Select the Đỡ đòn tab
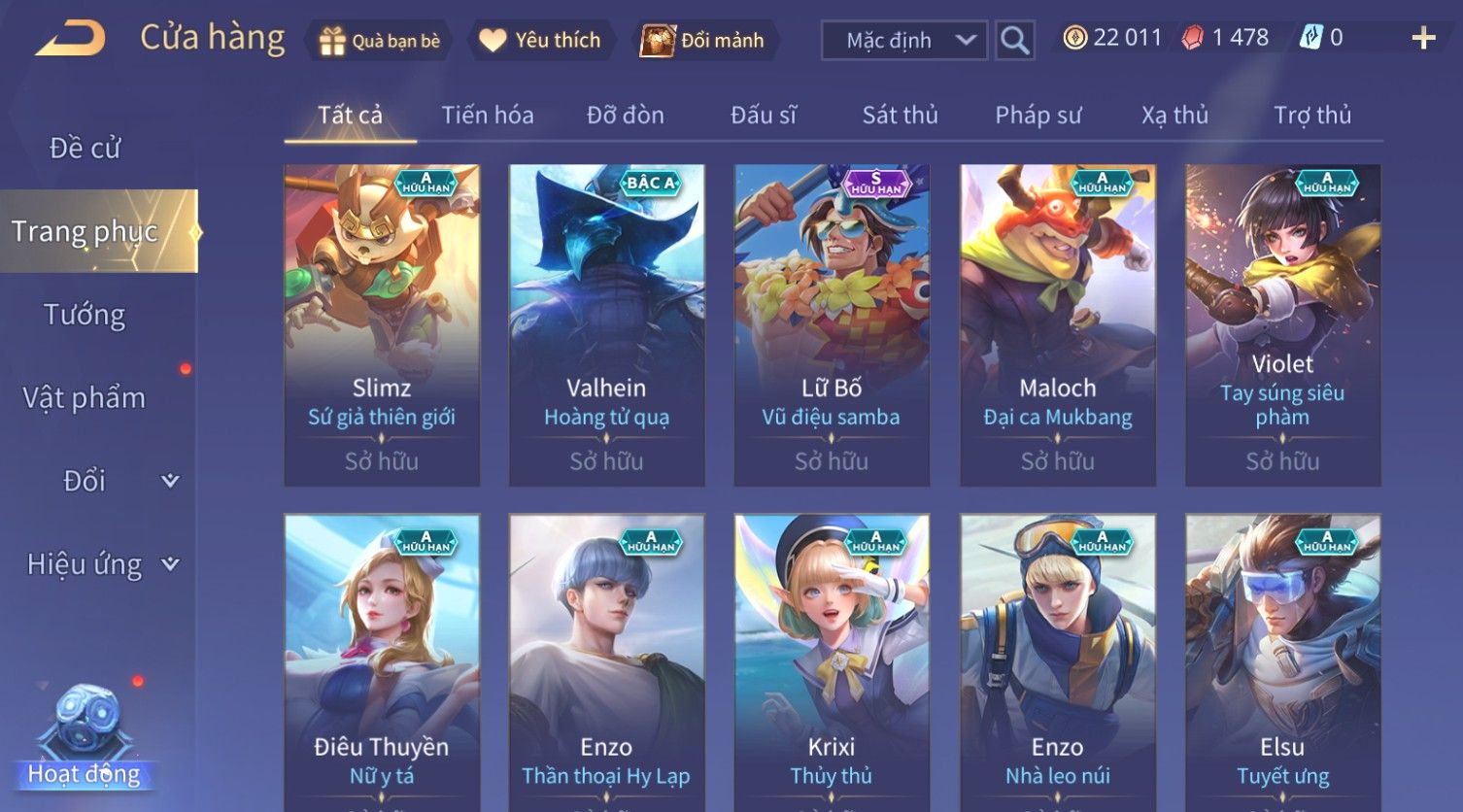This screenshot has height=812, width=1463. [626, 116]
